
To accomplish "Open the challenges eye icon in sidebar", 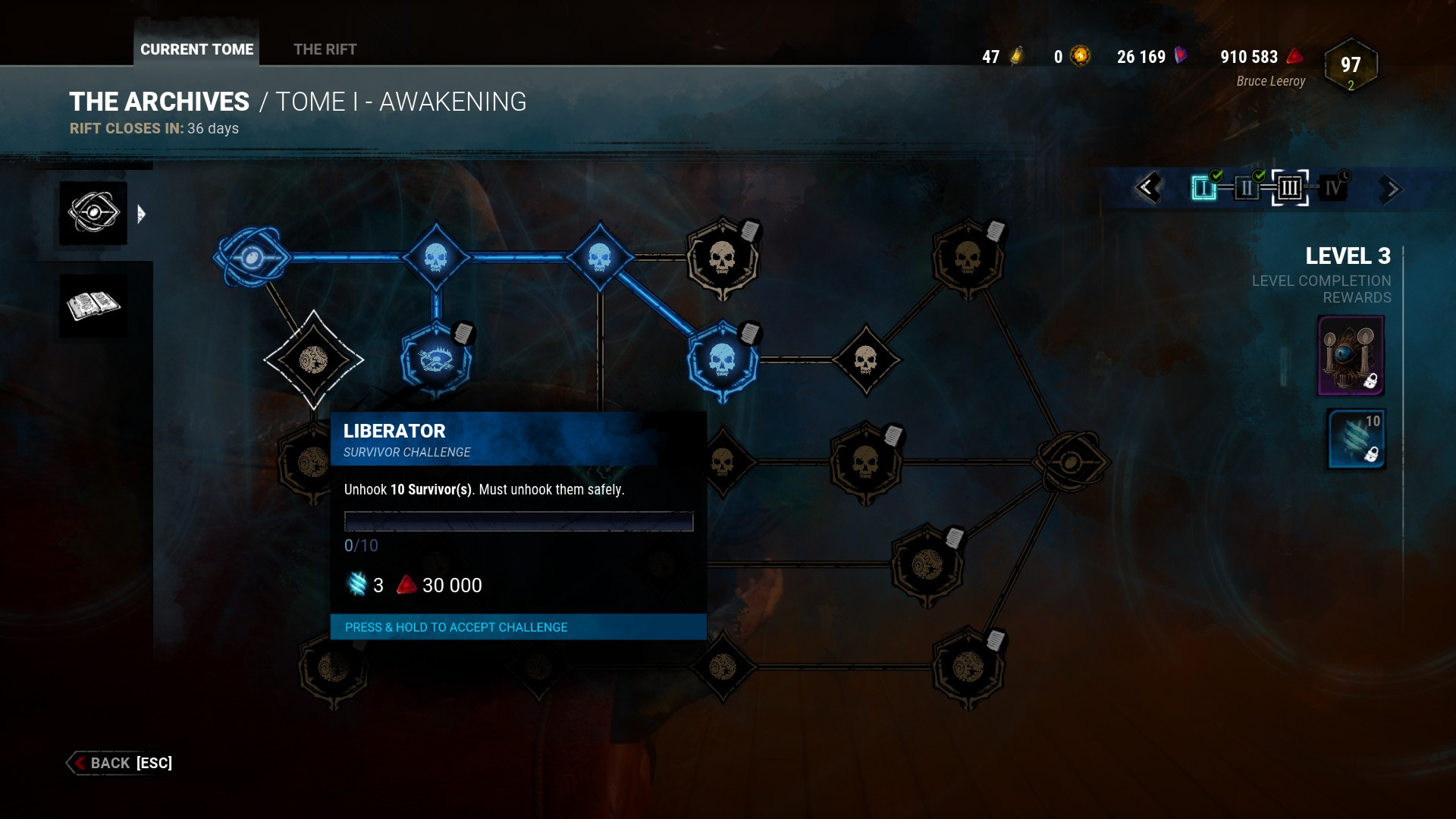I will [93, 213].
